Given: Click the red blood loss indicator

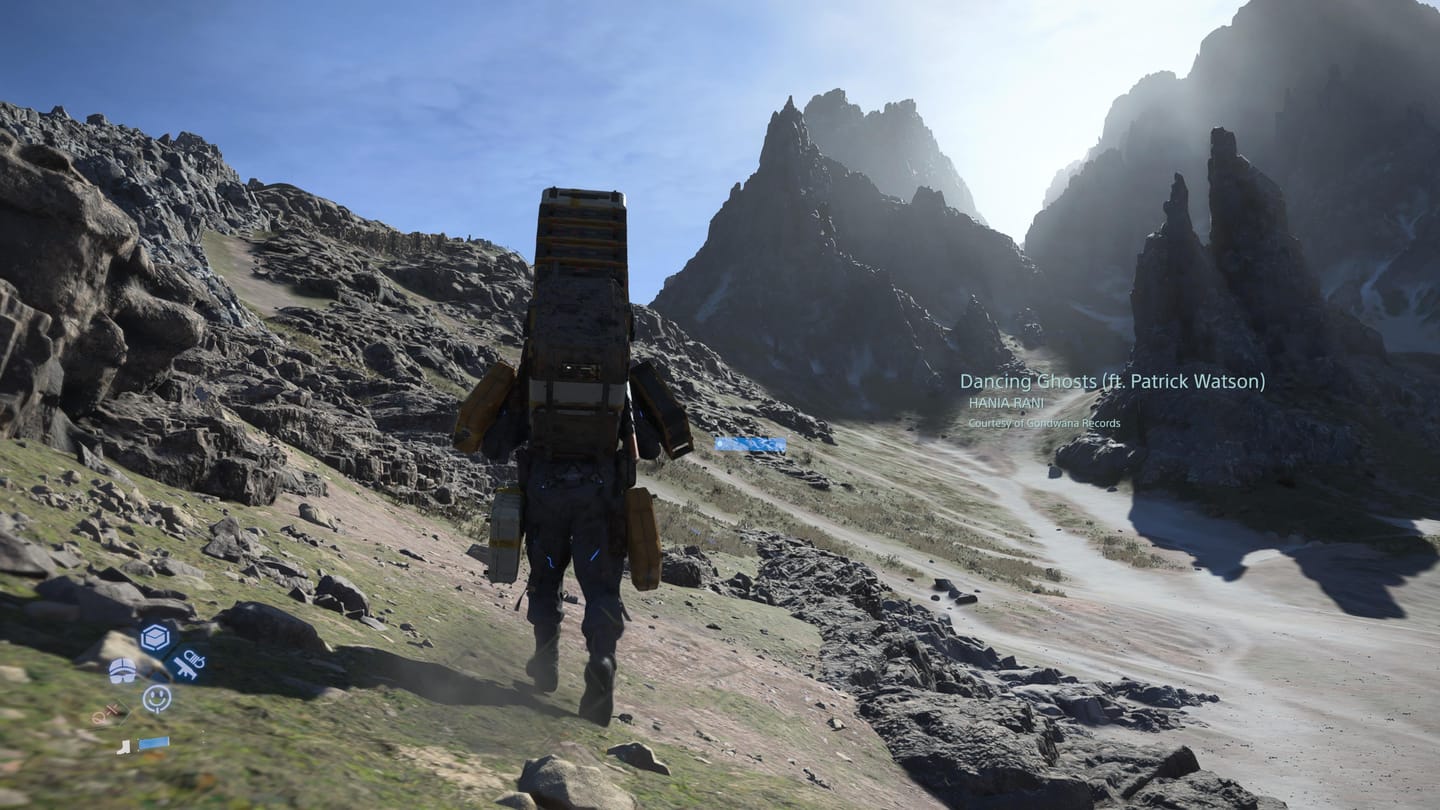Looking at the screenshot, I should coord(104,712).
